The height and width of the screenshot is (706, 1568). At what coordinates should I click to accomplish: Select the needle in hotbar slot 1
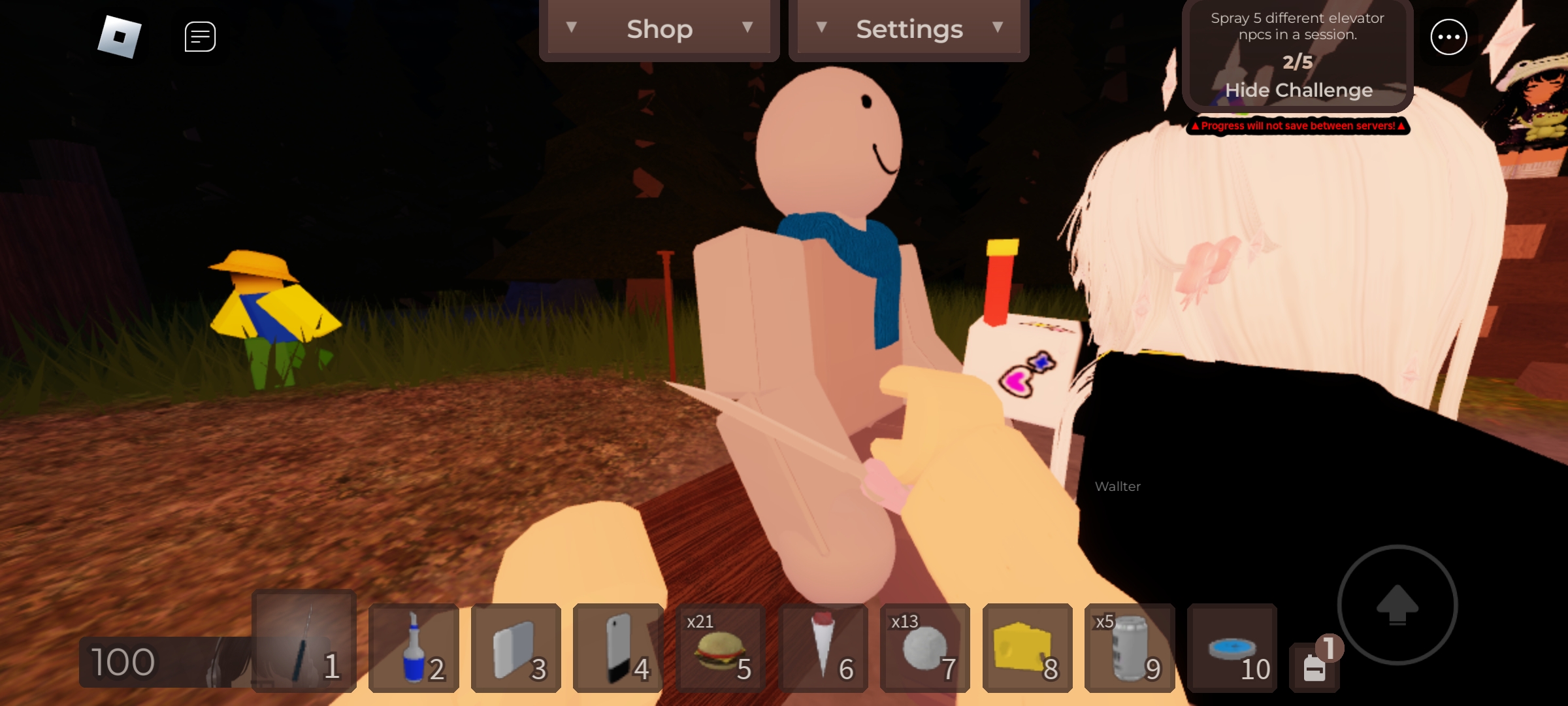coord(304,642)
